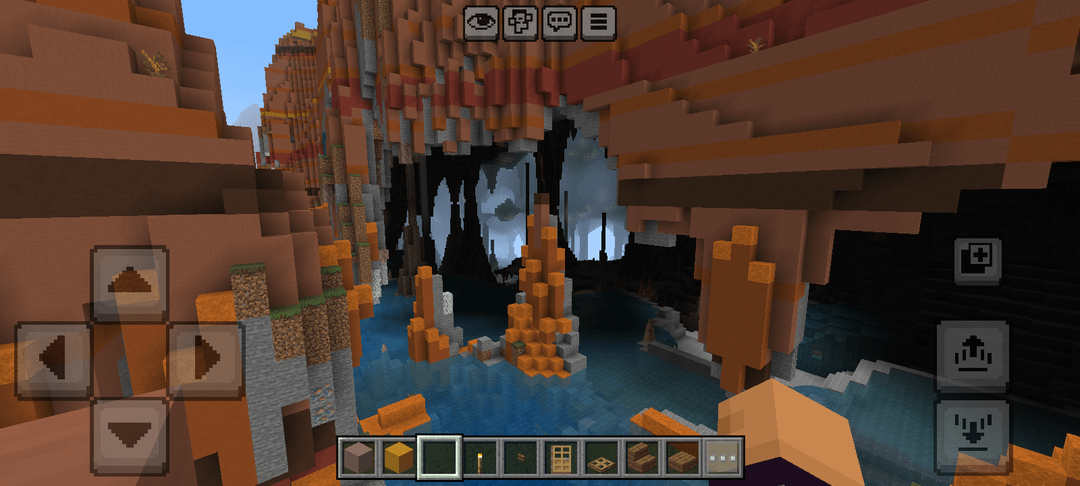Tap the copy-block button with plus sign

point(976,260)
